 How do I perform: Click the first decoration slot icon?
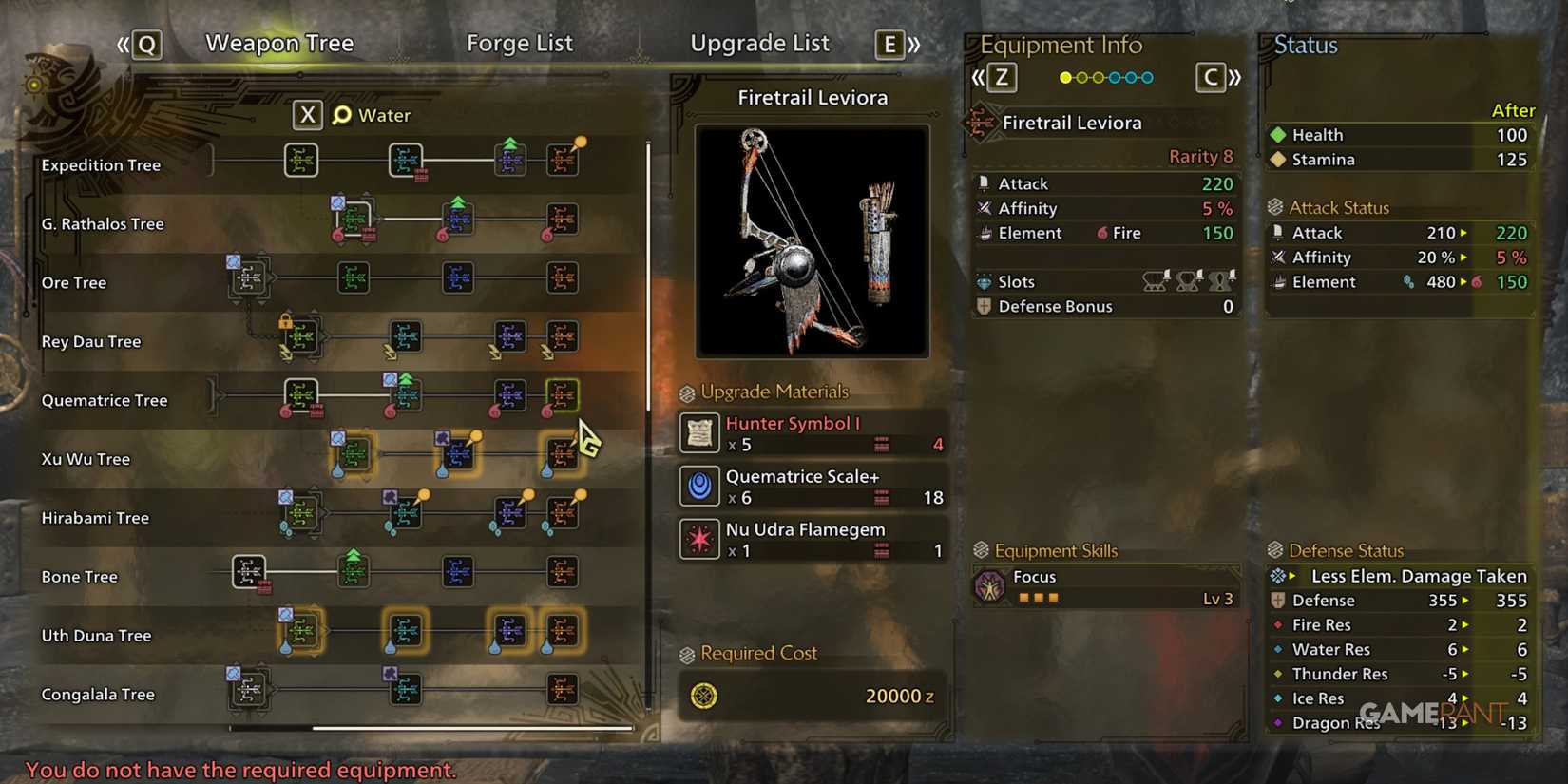pos(1156,281)
